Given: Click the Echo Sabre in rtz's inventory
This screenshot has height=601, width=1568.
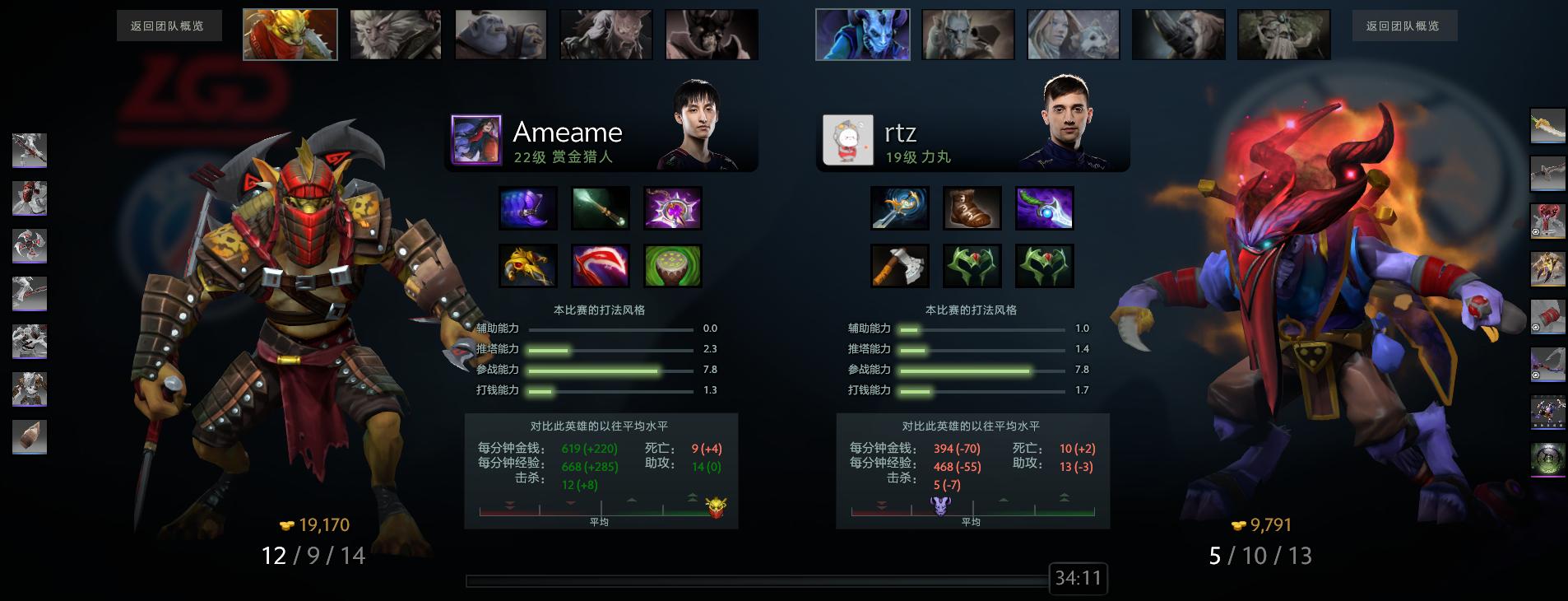Looking at the screenshot, I should click(x=900, y=207).
